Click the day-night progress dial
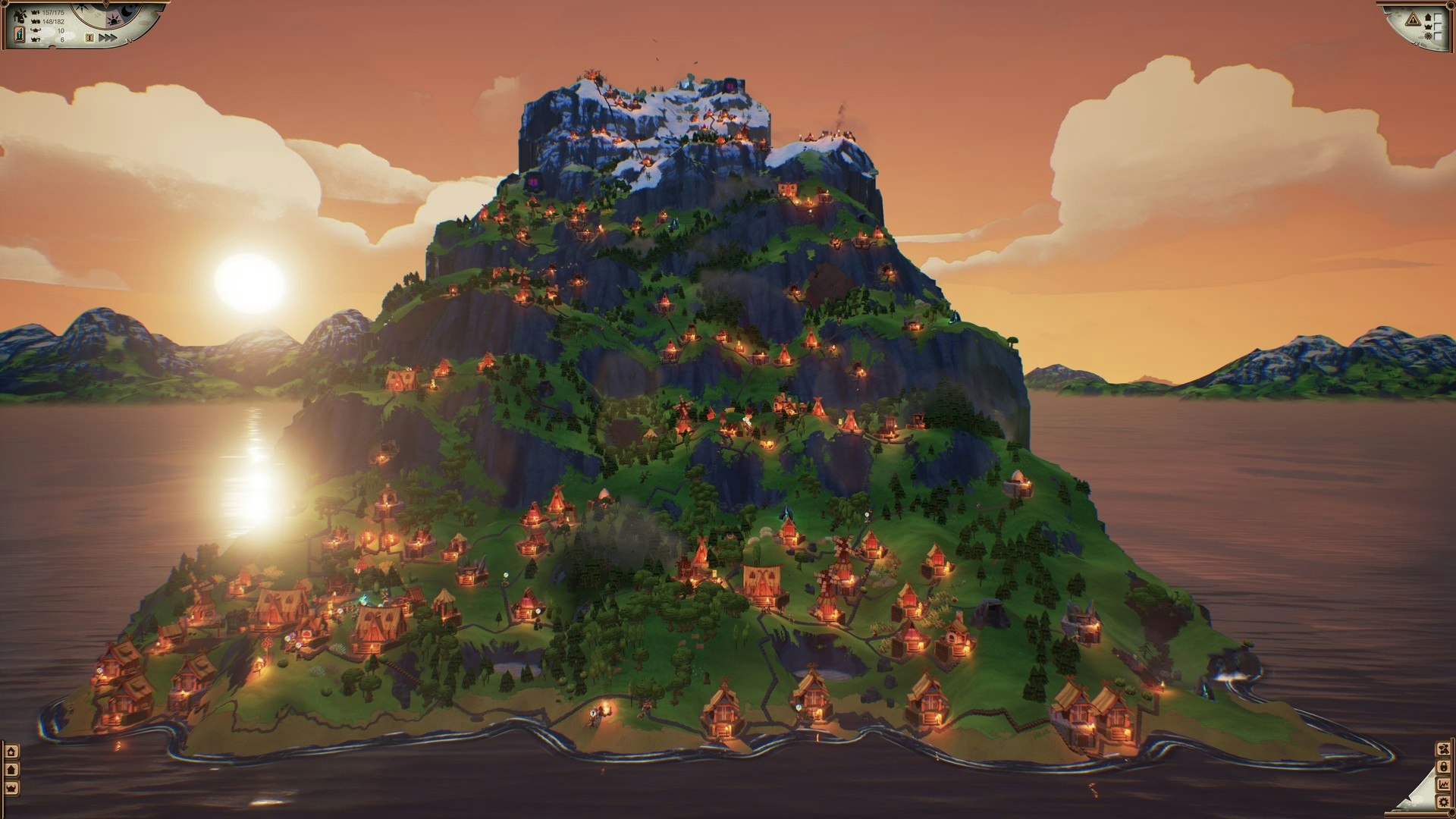This screenshot has width=1456, height=819. point(106,15)
